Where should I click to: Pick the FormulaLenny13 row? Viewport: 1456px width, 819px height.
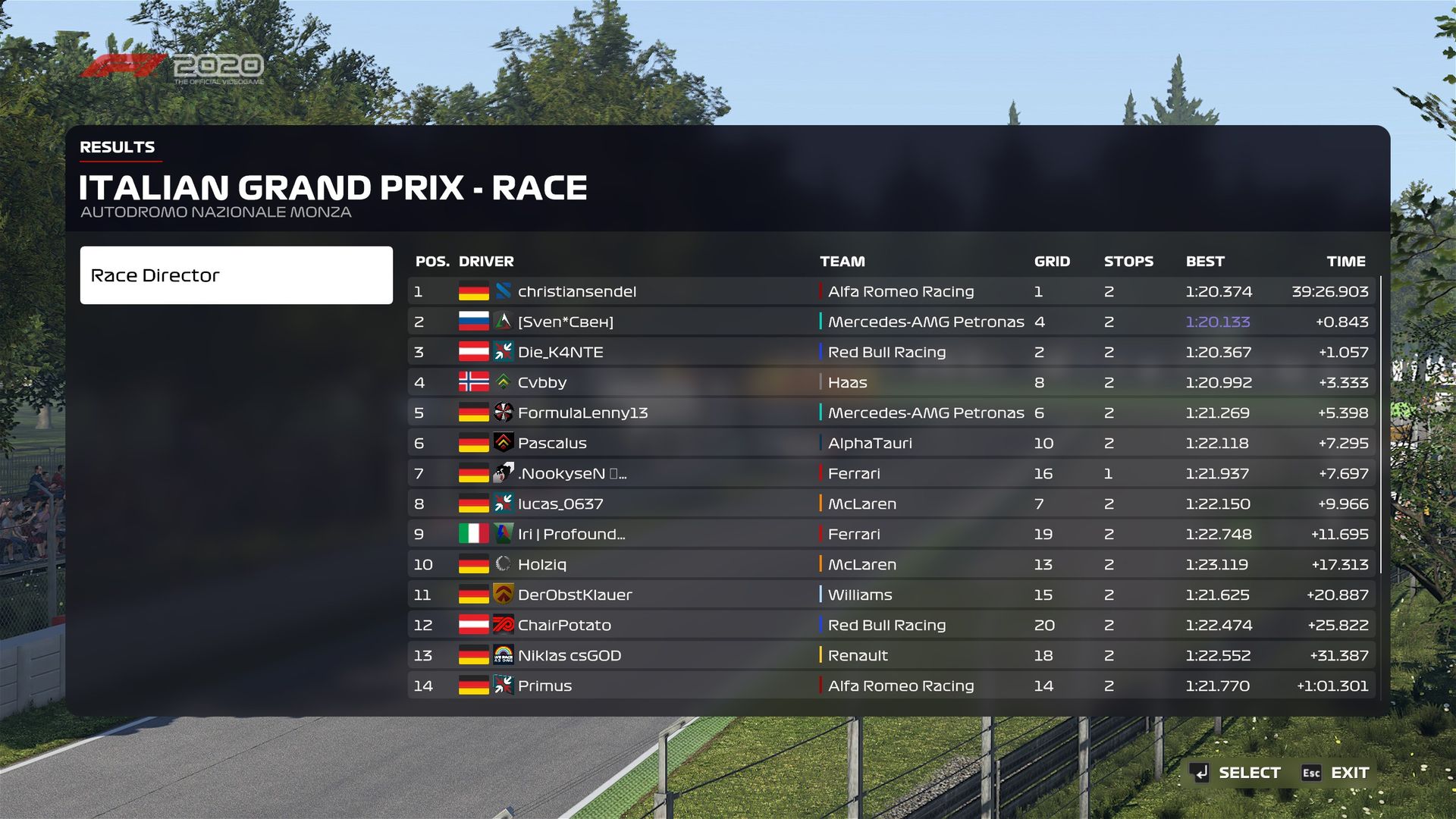(x=891, y=413)
